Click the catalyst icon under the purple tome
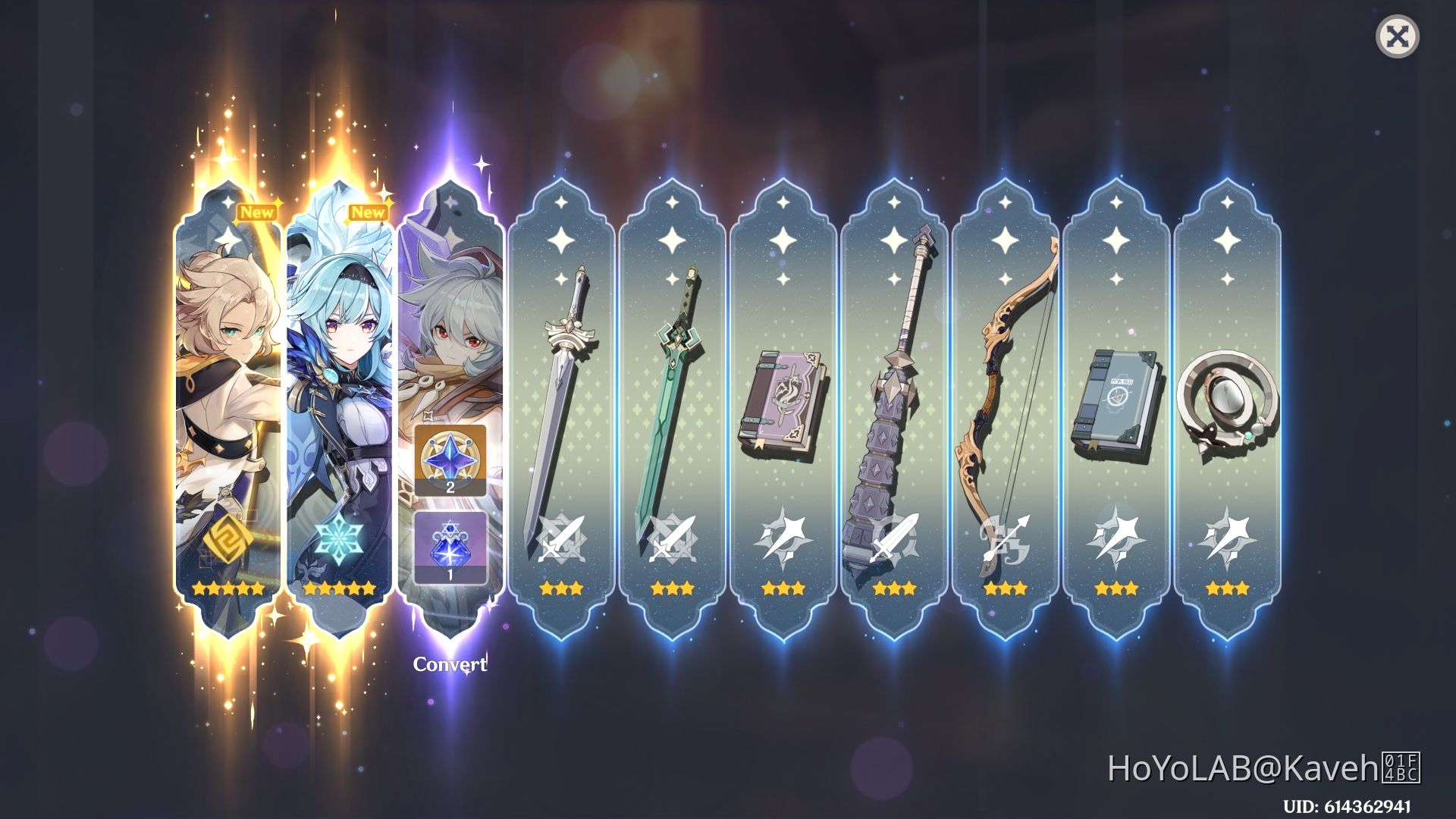 click(782, 536)
